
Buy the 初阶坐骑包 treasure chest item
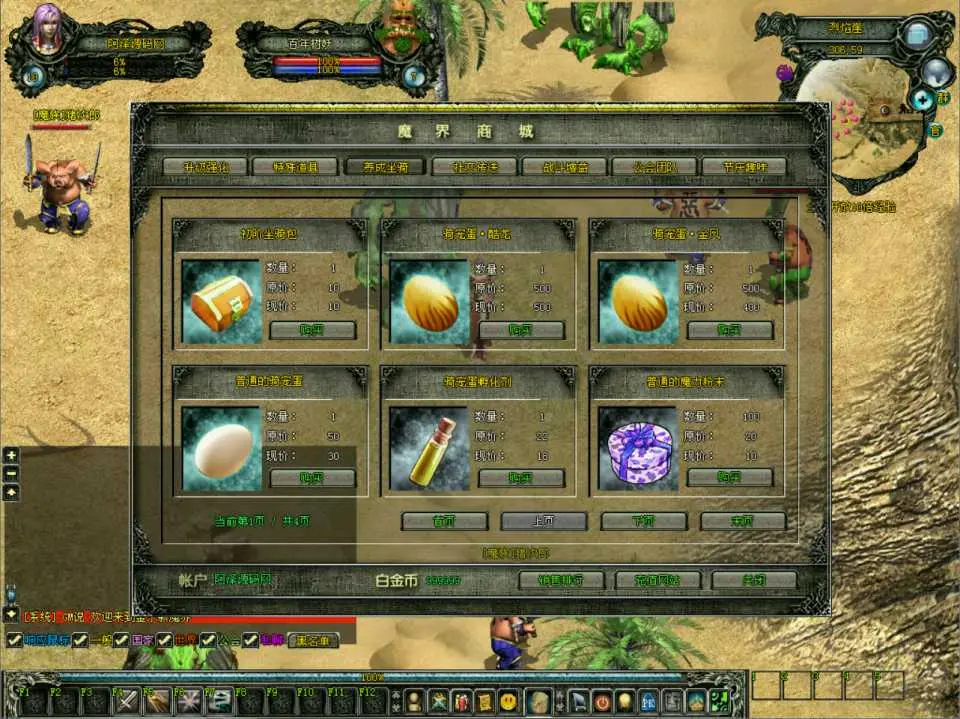tap(312, 330)
